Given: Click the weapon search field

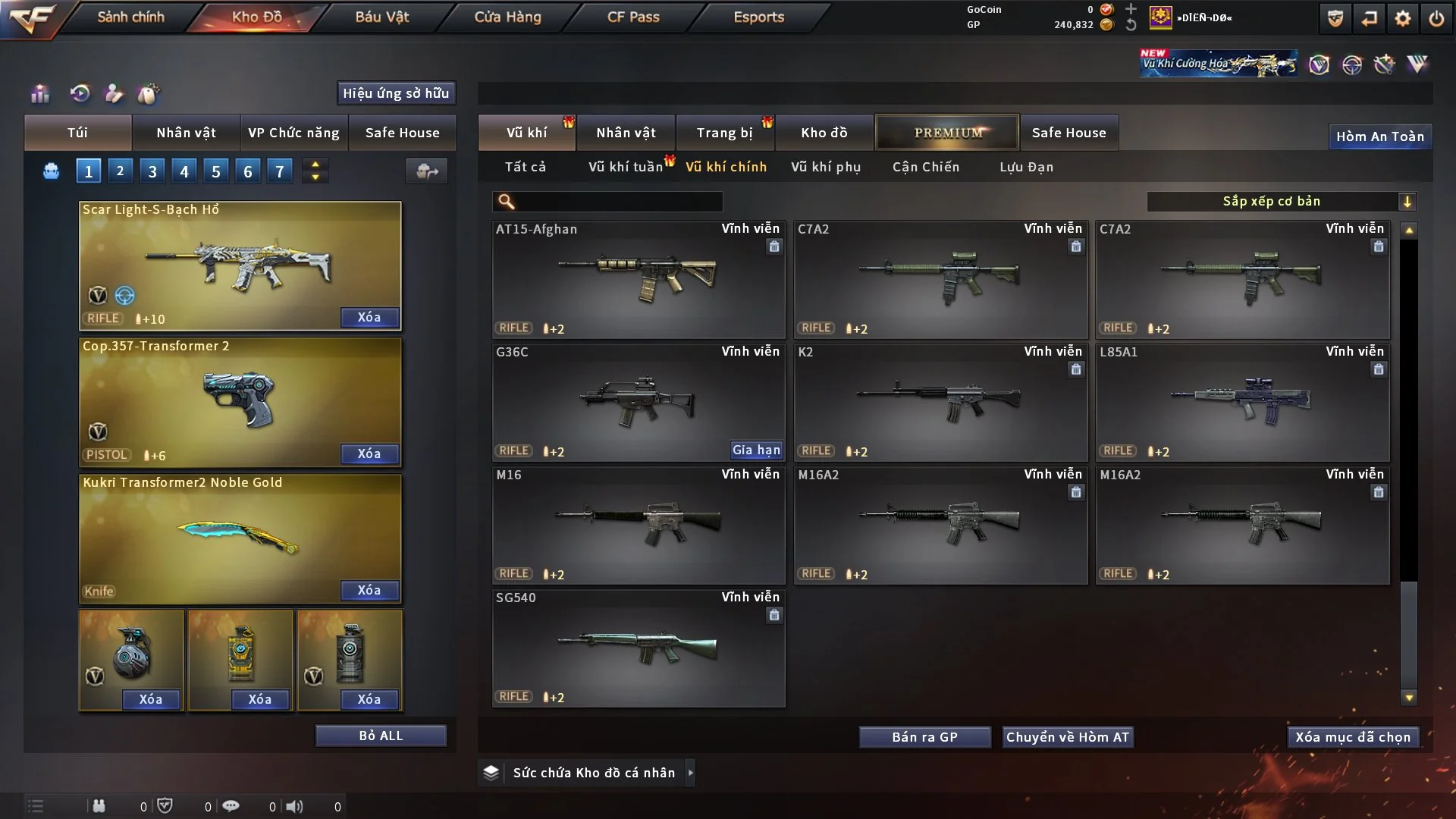Looking at the screenshot, I should click(618, 202).
